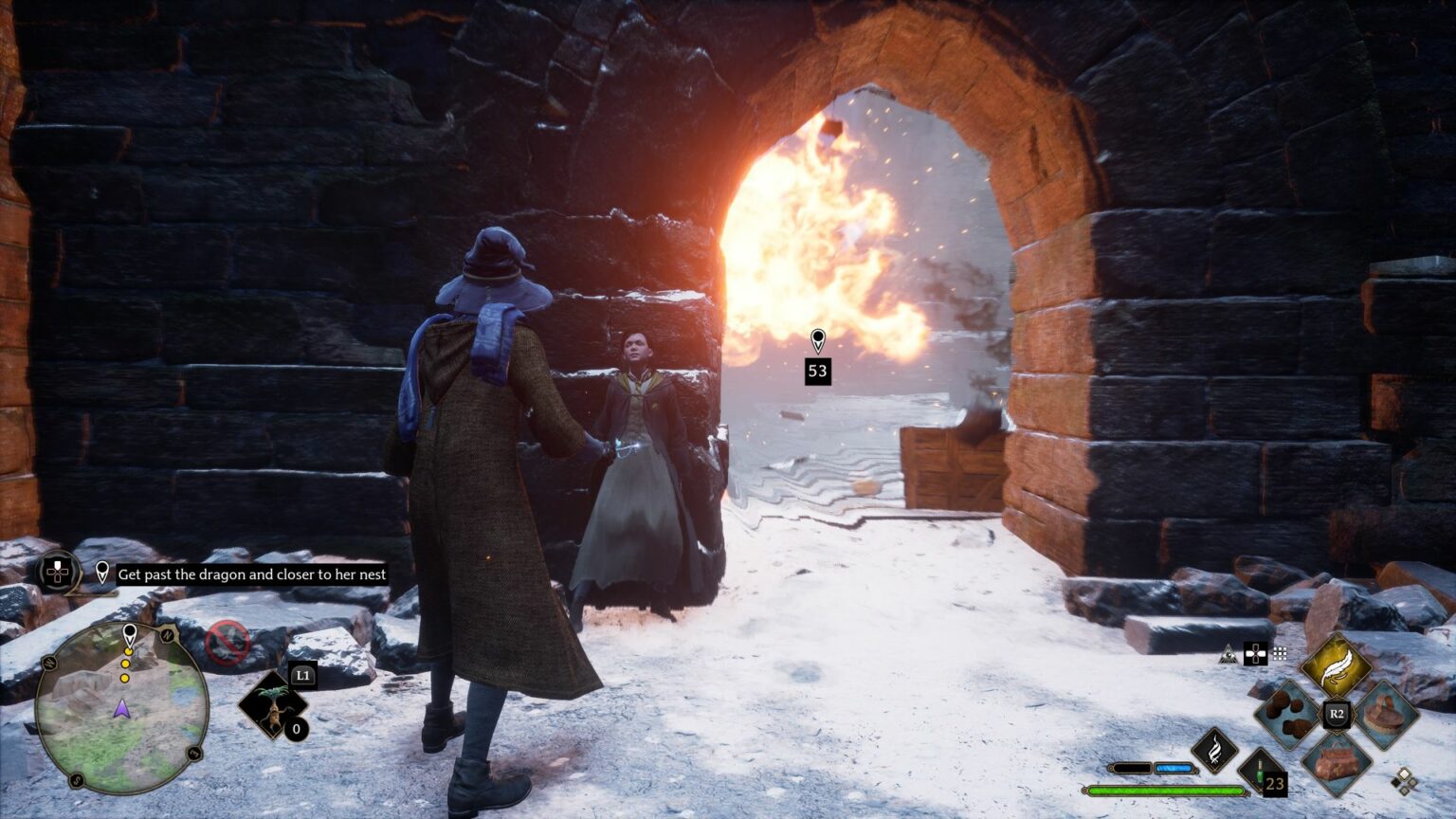Viewport: 1456px width, 819px height.
Task: Use the beast feed pellets slot
Action: pyautogui.click(x=1287, y=714)
